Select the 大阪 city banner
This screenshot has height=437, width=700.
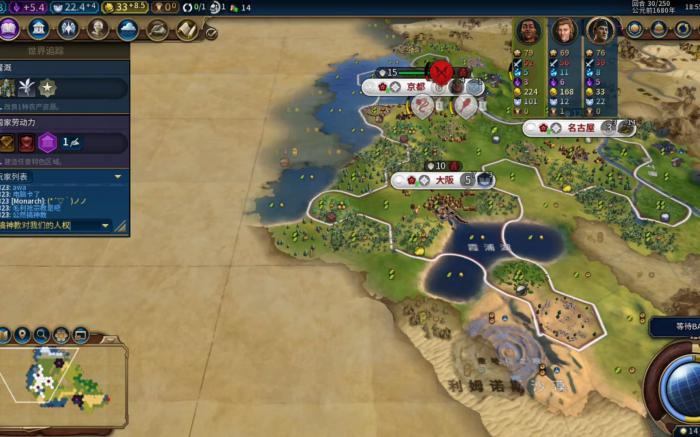(443, 180)
